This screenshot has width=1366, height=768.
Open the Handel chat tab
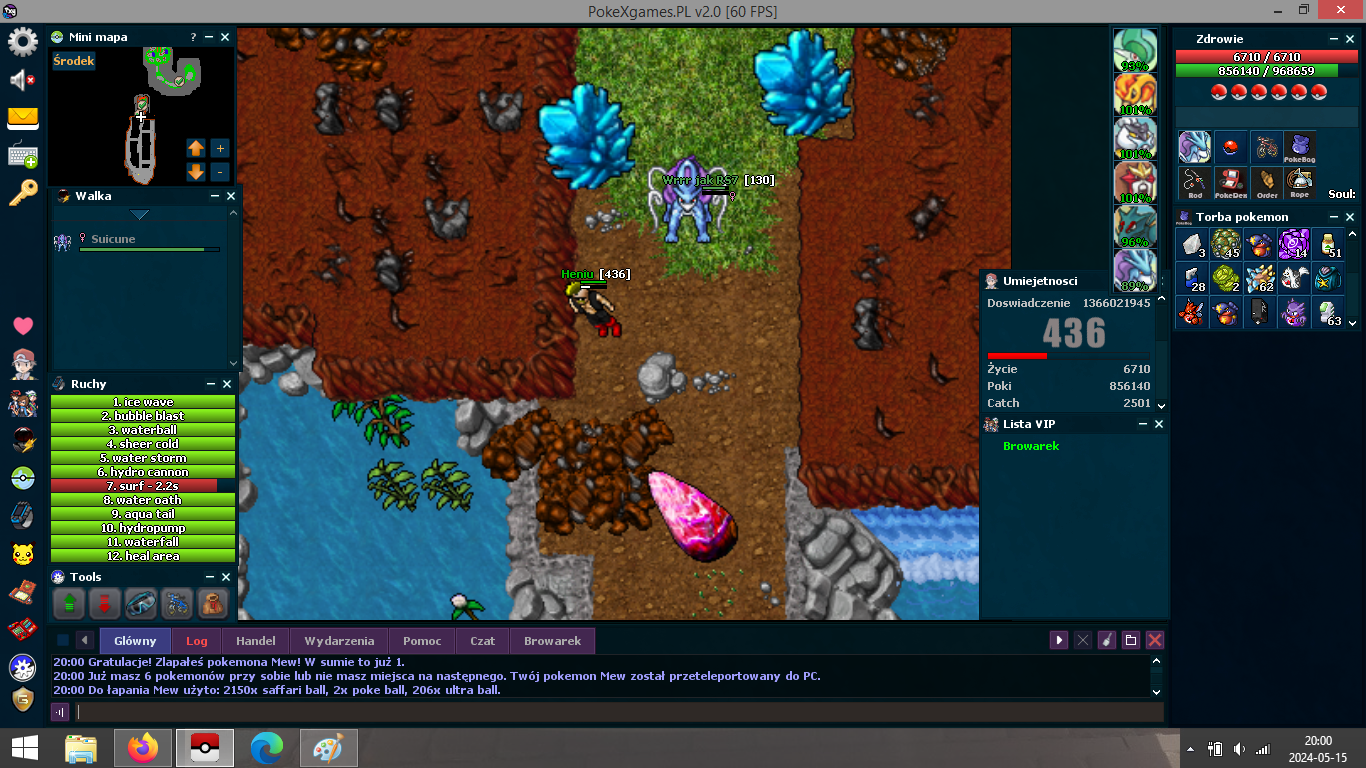click(255, 641)
